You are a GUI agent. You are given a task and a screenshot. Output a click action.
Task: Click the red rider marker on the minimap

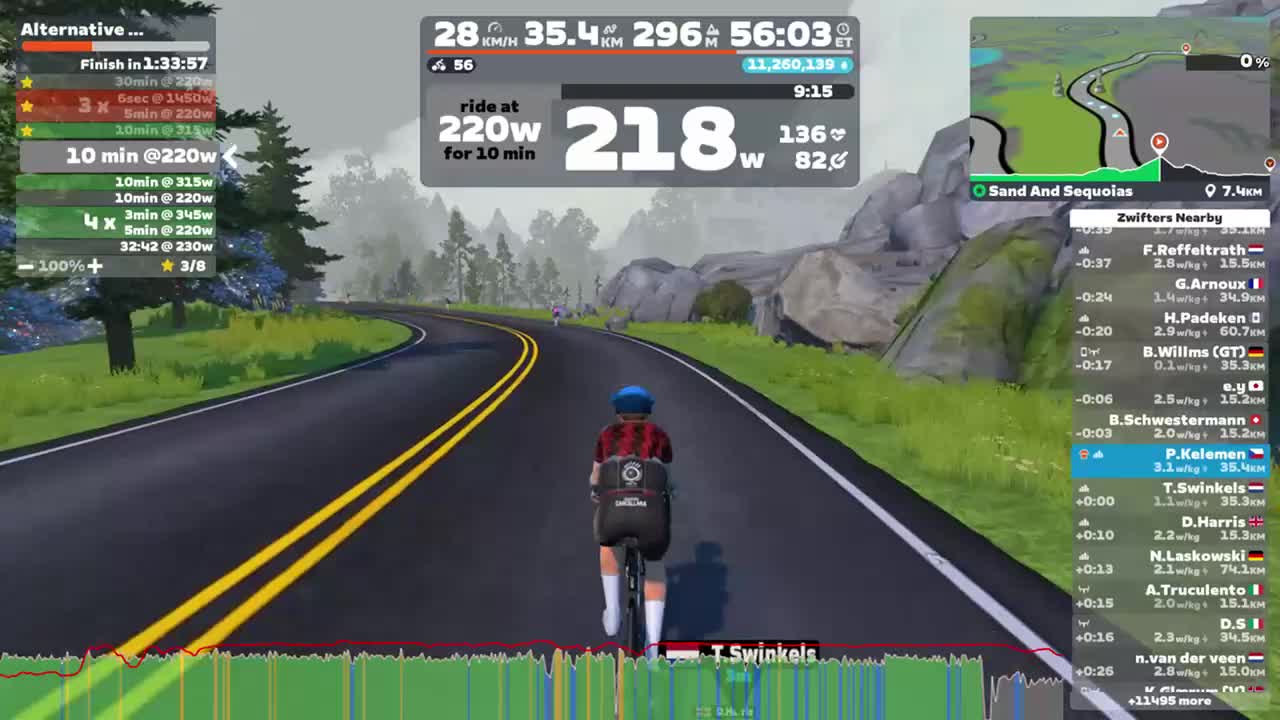1159,142
